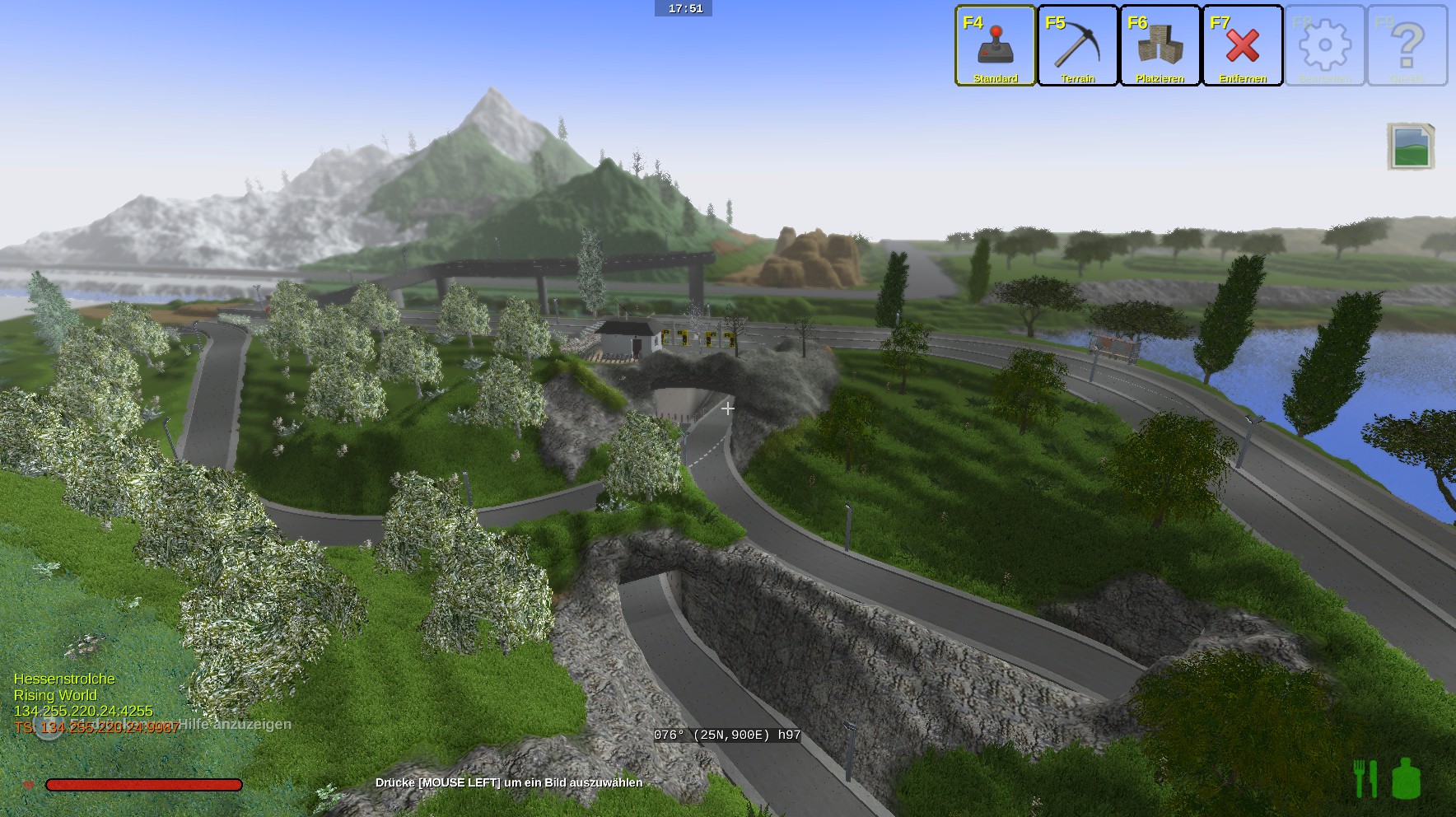Image resolution: width=1456 pixels, height=817 pixels.
Task: Open the Bearbeiten gear tool
Action: click(x=1324, y=46)
